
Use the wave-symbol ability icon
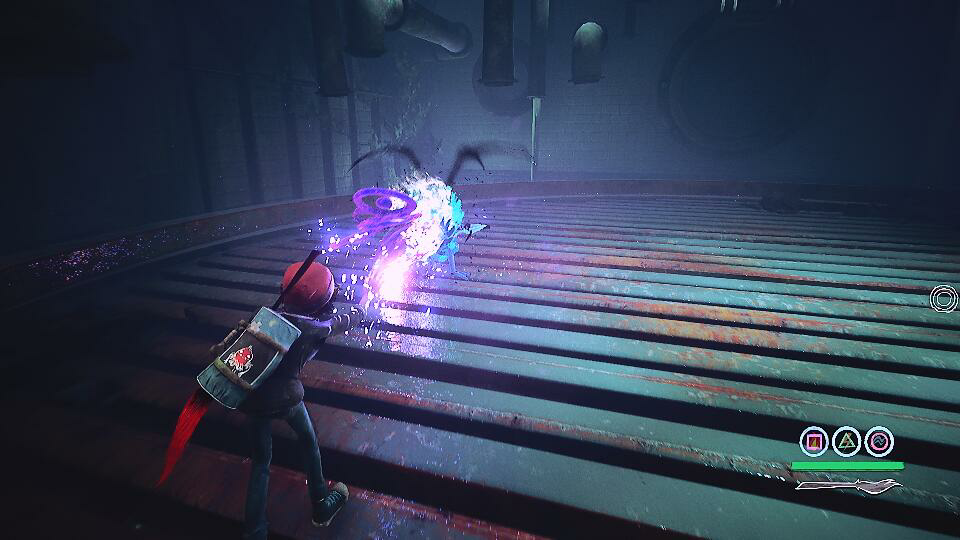click(879, 441)
